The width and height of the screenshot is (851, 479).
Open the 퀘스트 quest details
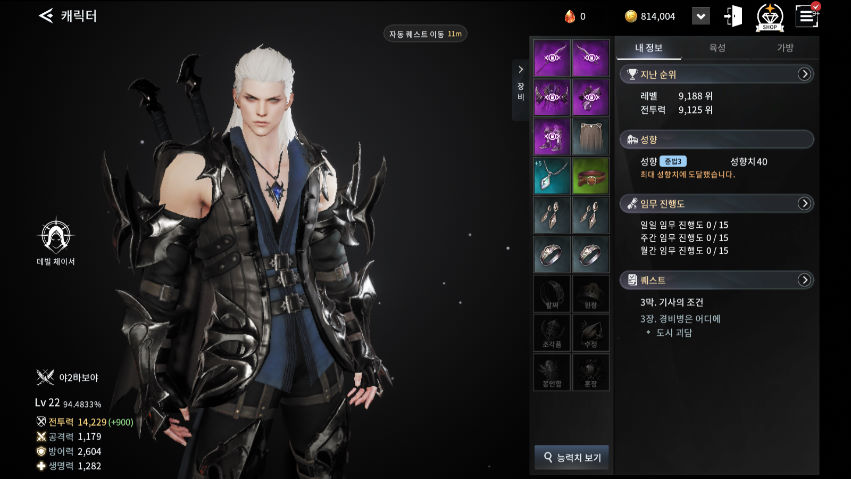tap(804, 280)
